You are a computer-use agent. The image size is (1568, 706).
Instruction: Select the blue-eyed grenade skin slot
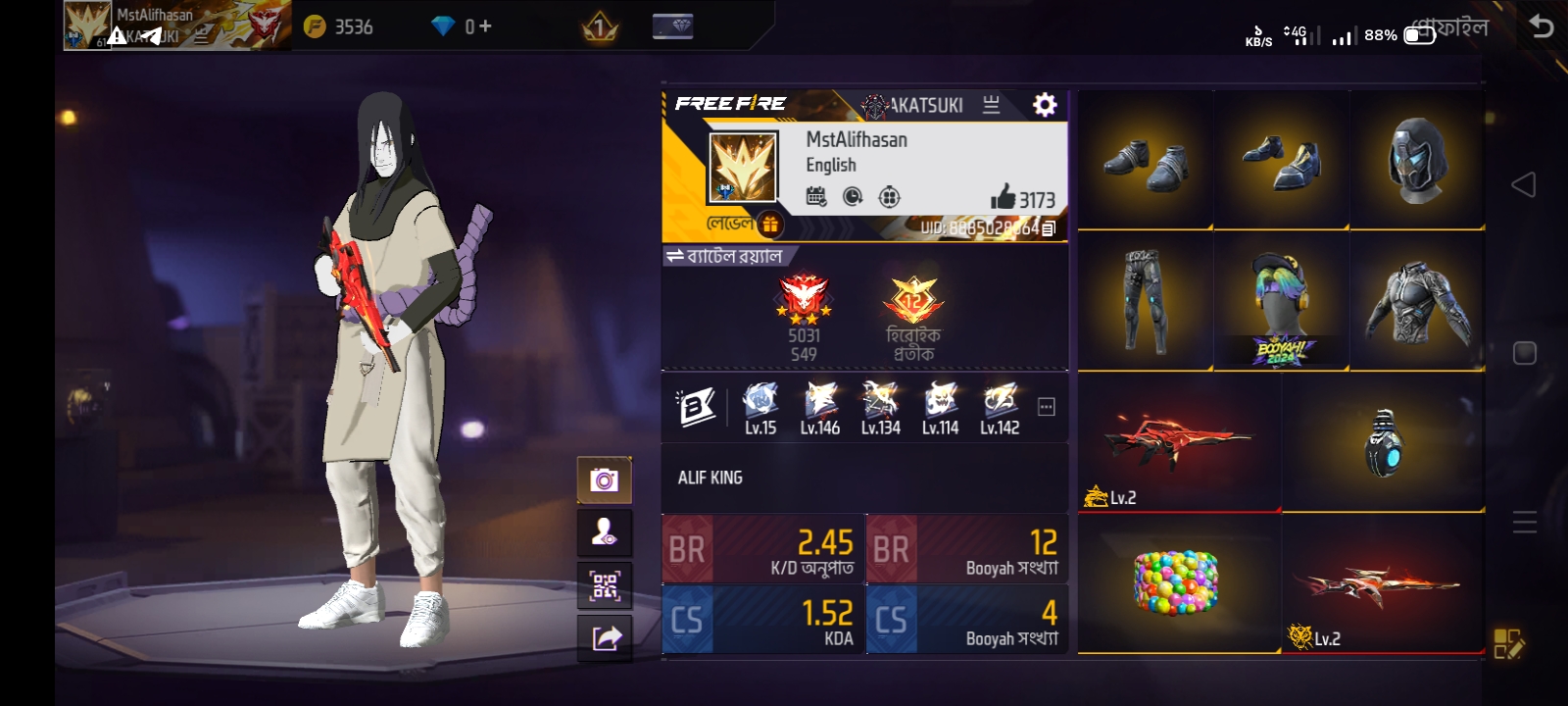tap(1383, 442)
